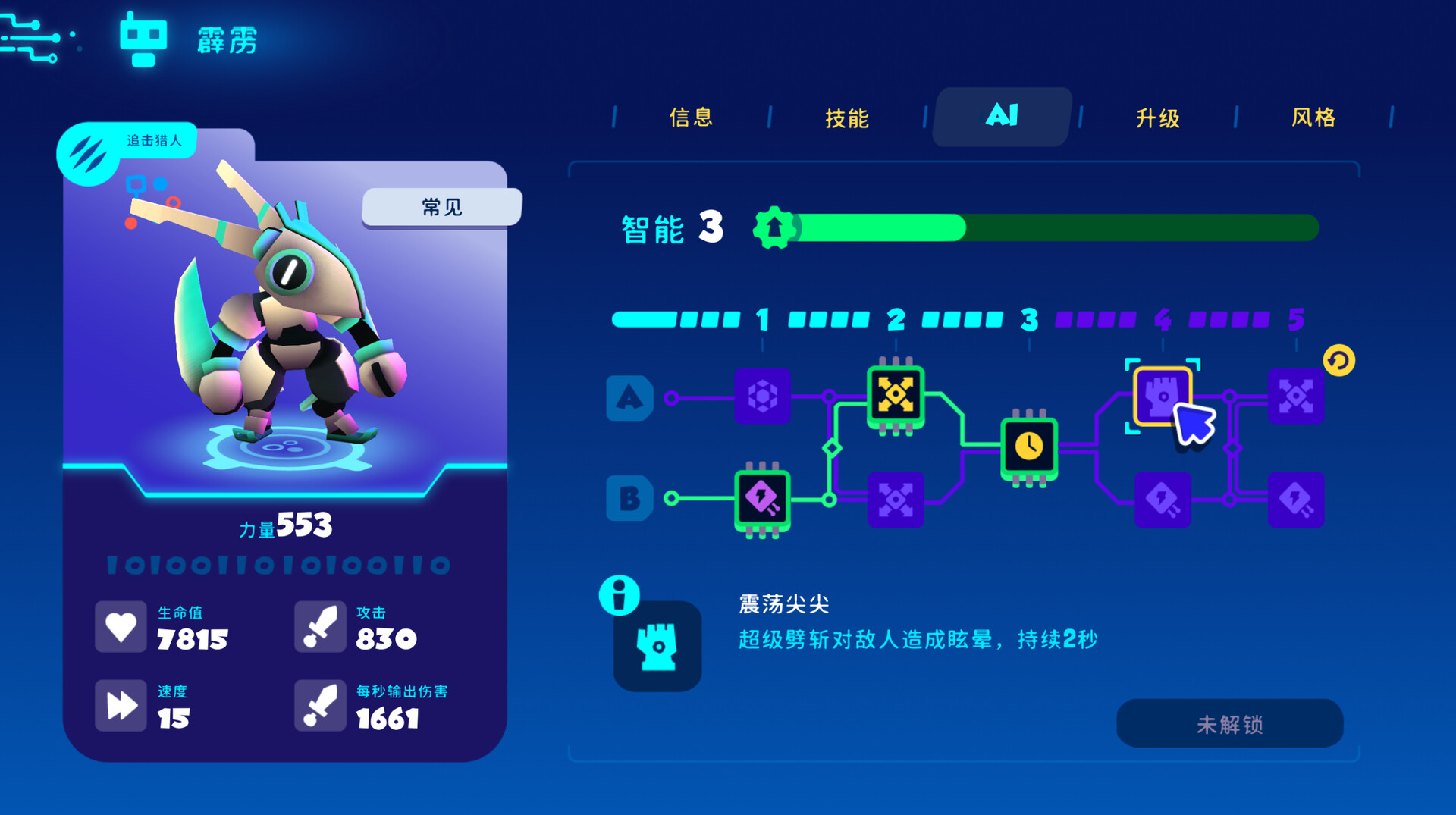Click the B row label marker

[x=630, y=499]
